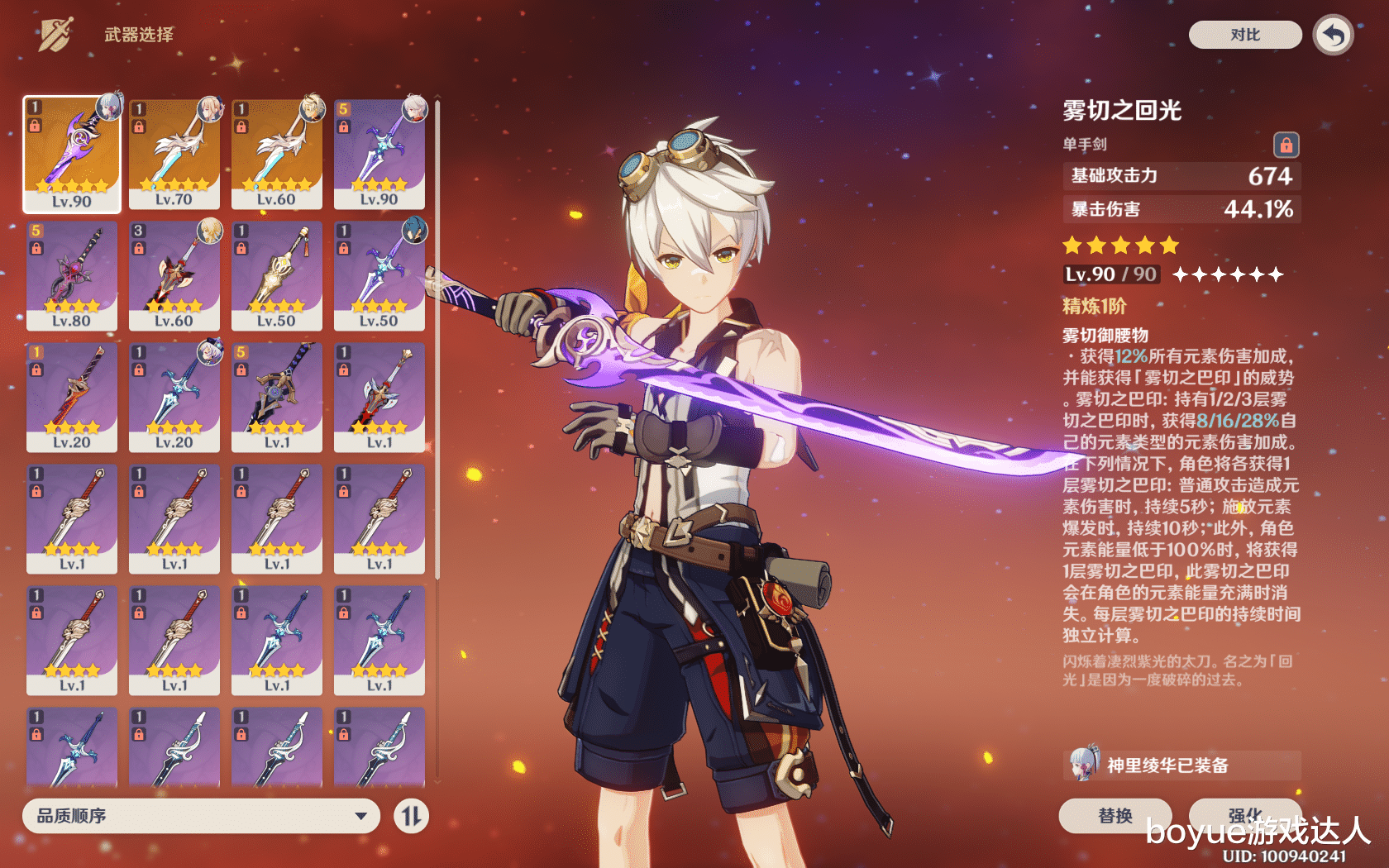Click the character avatar on the Lv.20 weapon
Viewport: 1389px width, 868px height.
[x=211, y=354]
